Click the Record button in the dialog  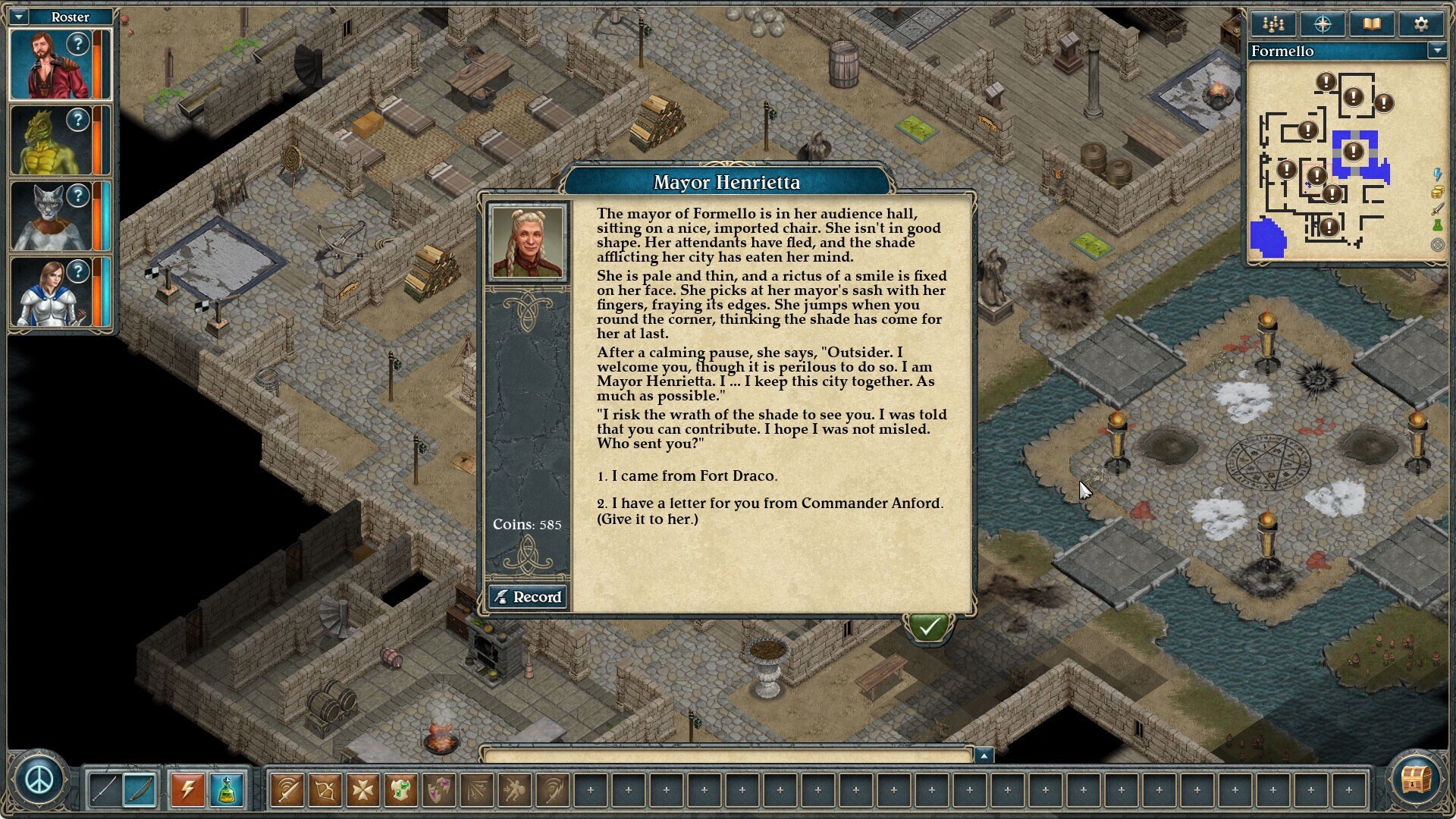(528, 597)
